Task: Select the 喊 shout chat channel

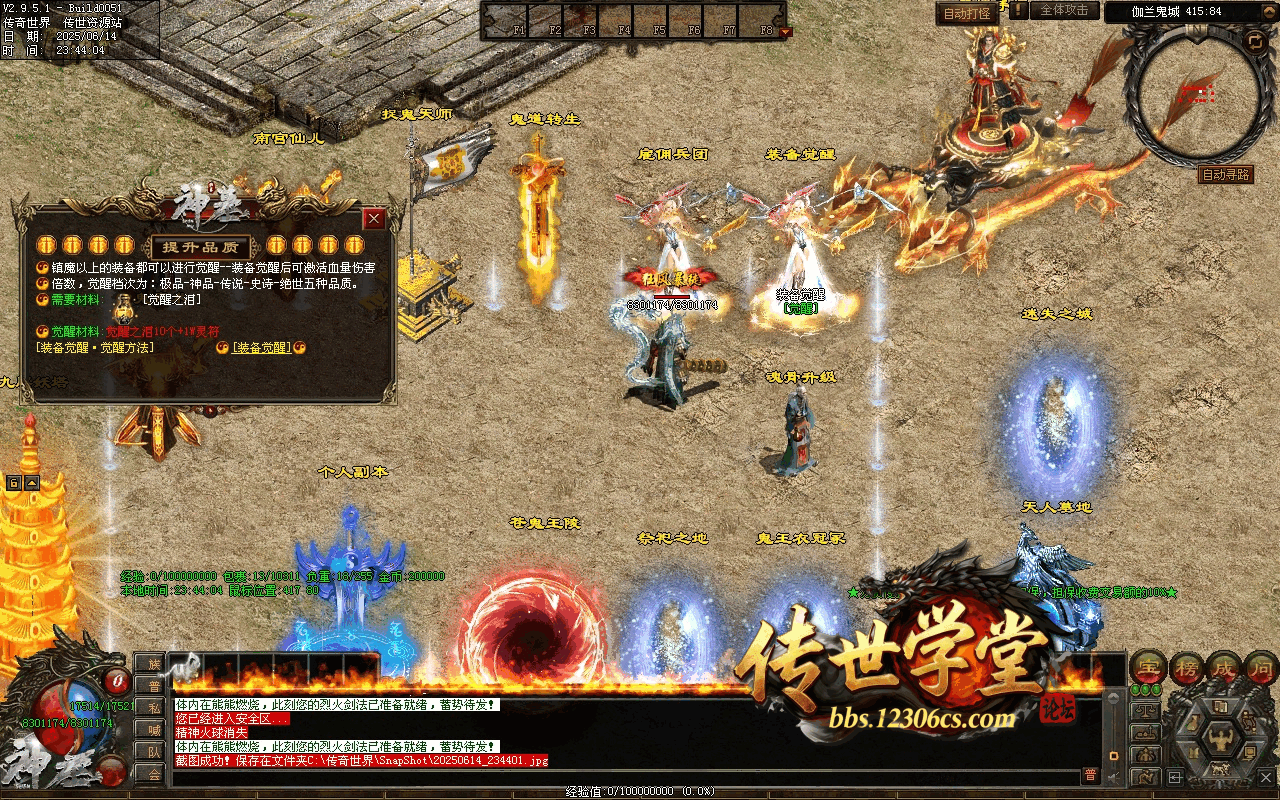Action: click(150, 730)
